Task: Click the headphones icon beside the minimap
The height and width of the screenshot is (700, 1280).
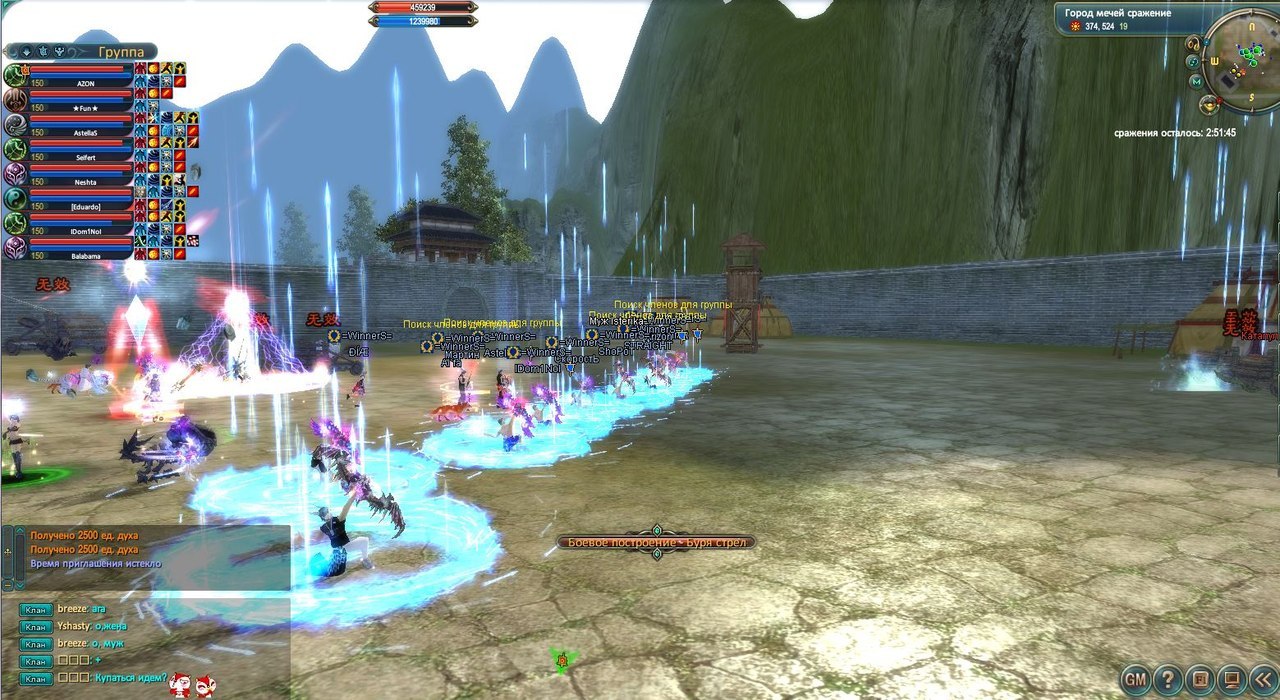Action: pyautogui.click(x=1193, y=44)
